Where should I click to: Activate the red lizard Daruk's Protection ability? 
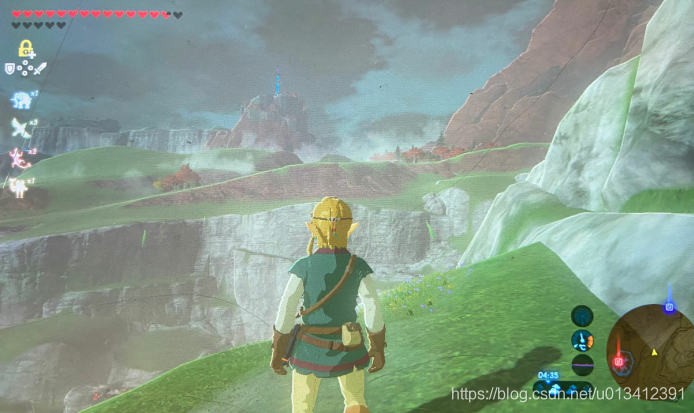[x=20, y=156]
